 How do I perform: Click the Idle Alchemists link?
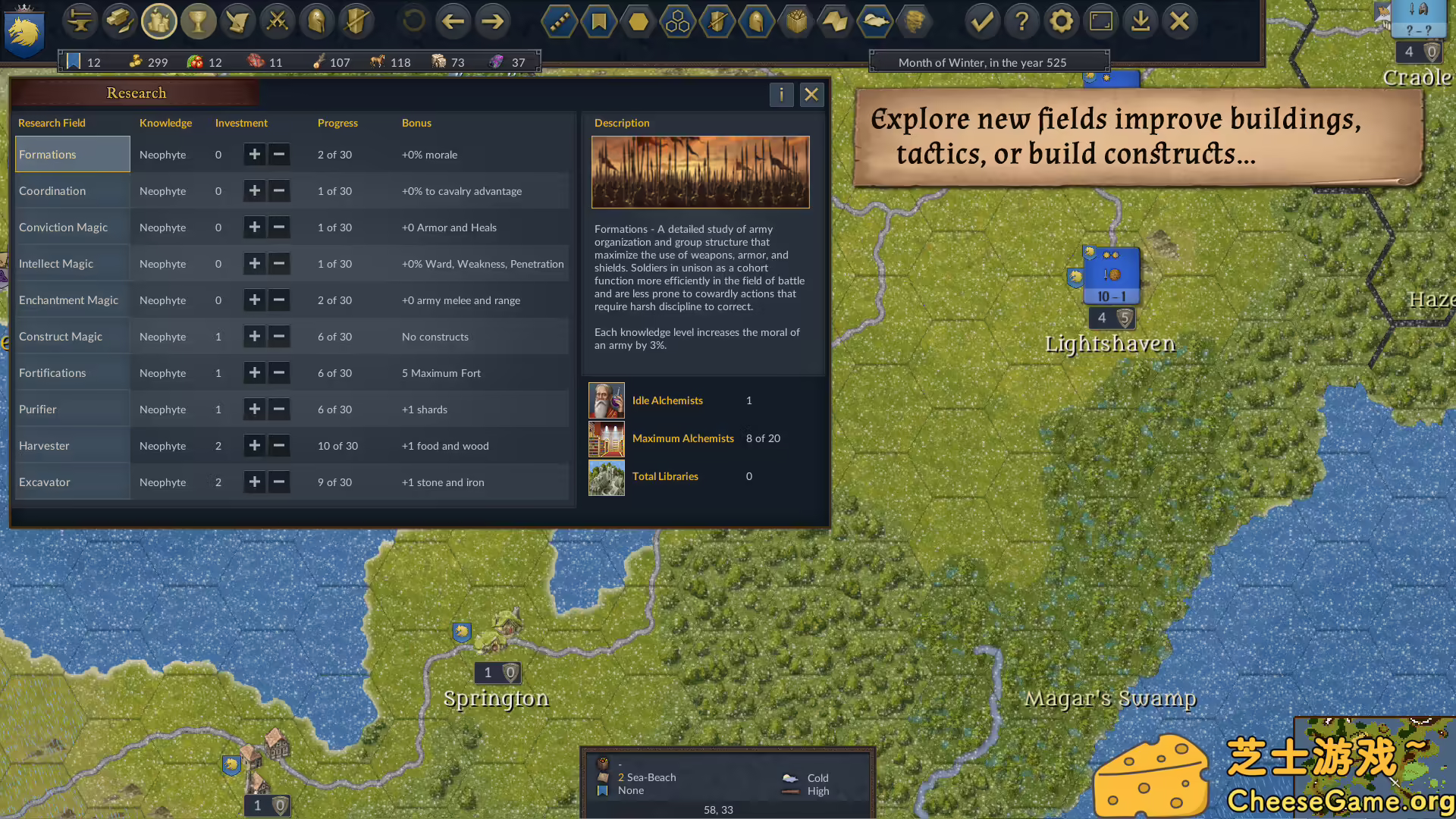pos(667,400)
